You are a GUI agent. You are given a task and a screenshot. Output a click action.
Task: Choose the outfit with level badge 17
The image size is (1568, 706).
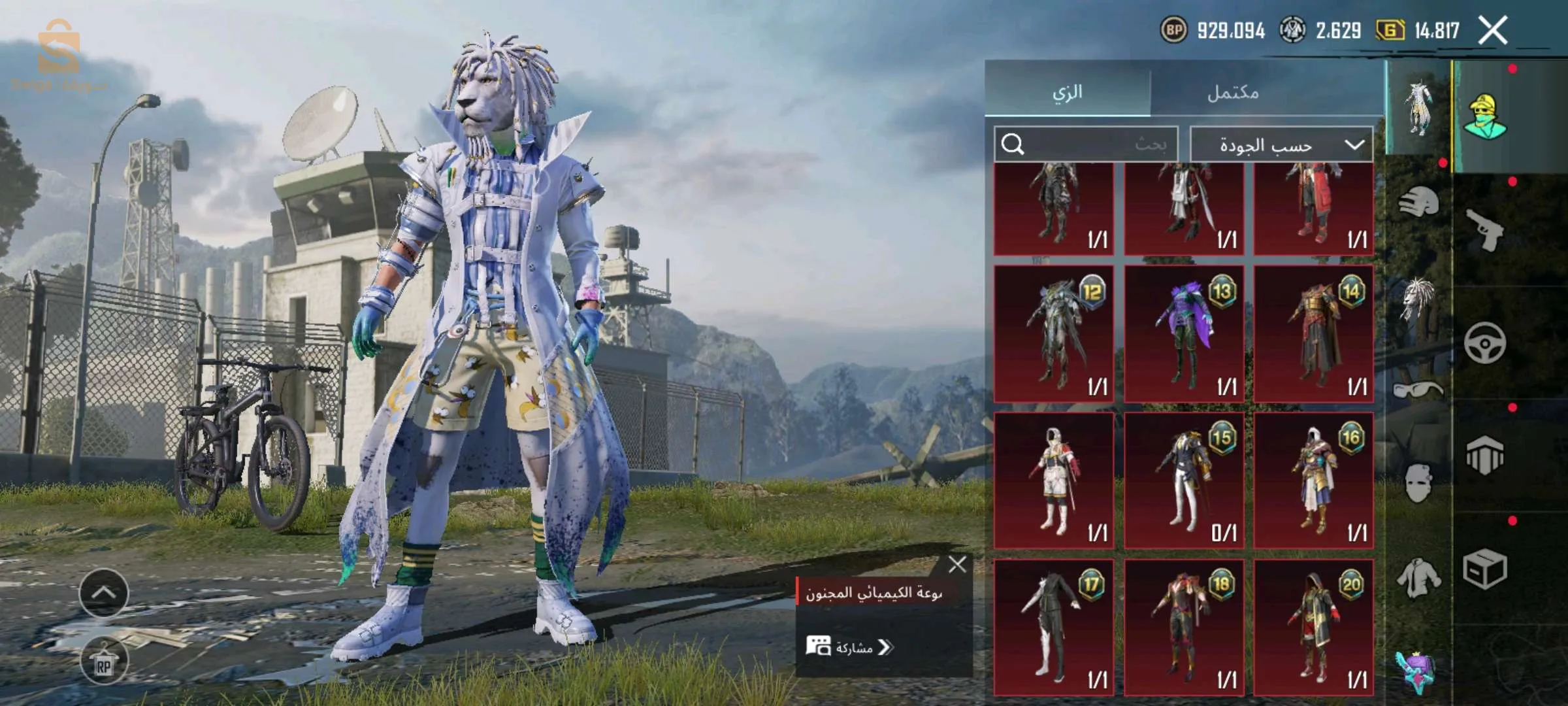click(1053, 628)
